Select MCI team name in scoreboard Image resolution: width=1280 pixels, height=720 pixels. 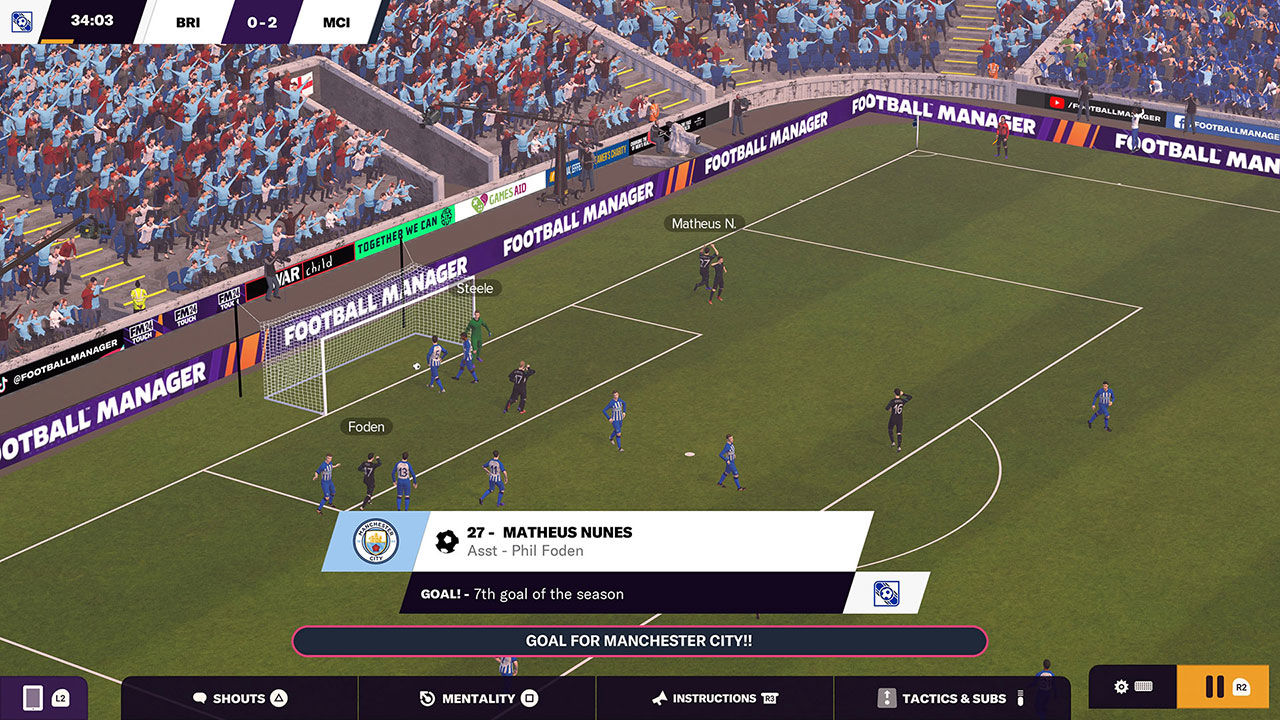pos(337,22)
